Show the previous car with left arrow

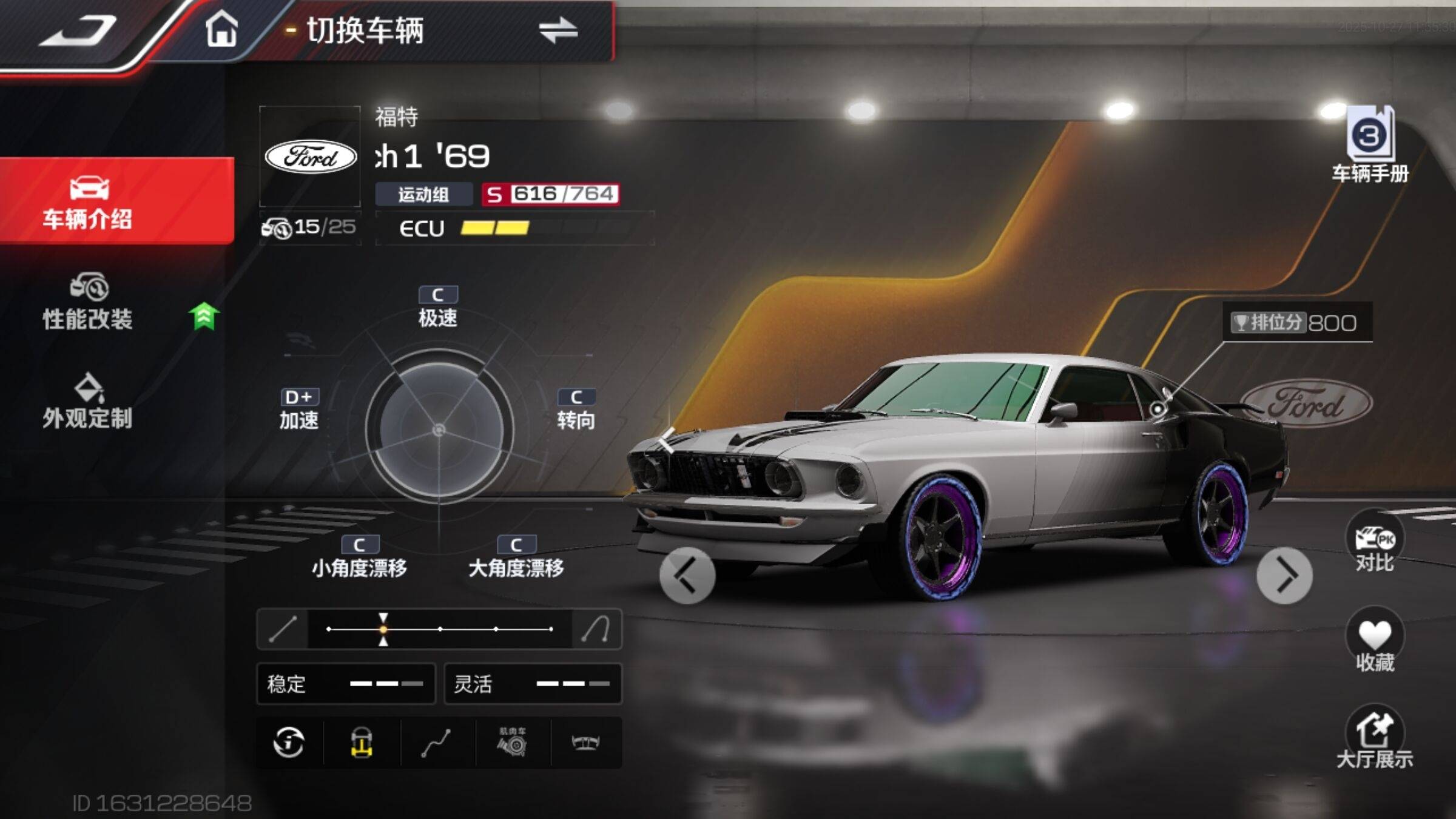click(x=687, y=575)
